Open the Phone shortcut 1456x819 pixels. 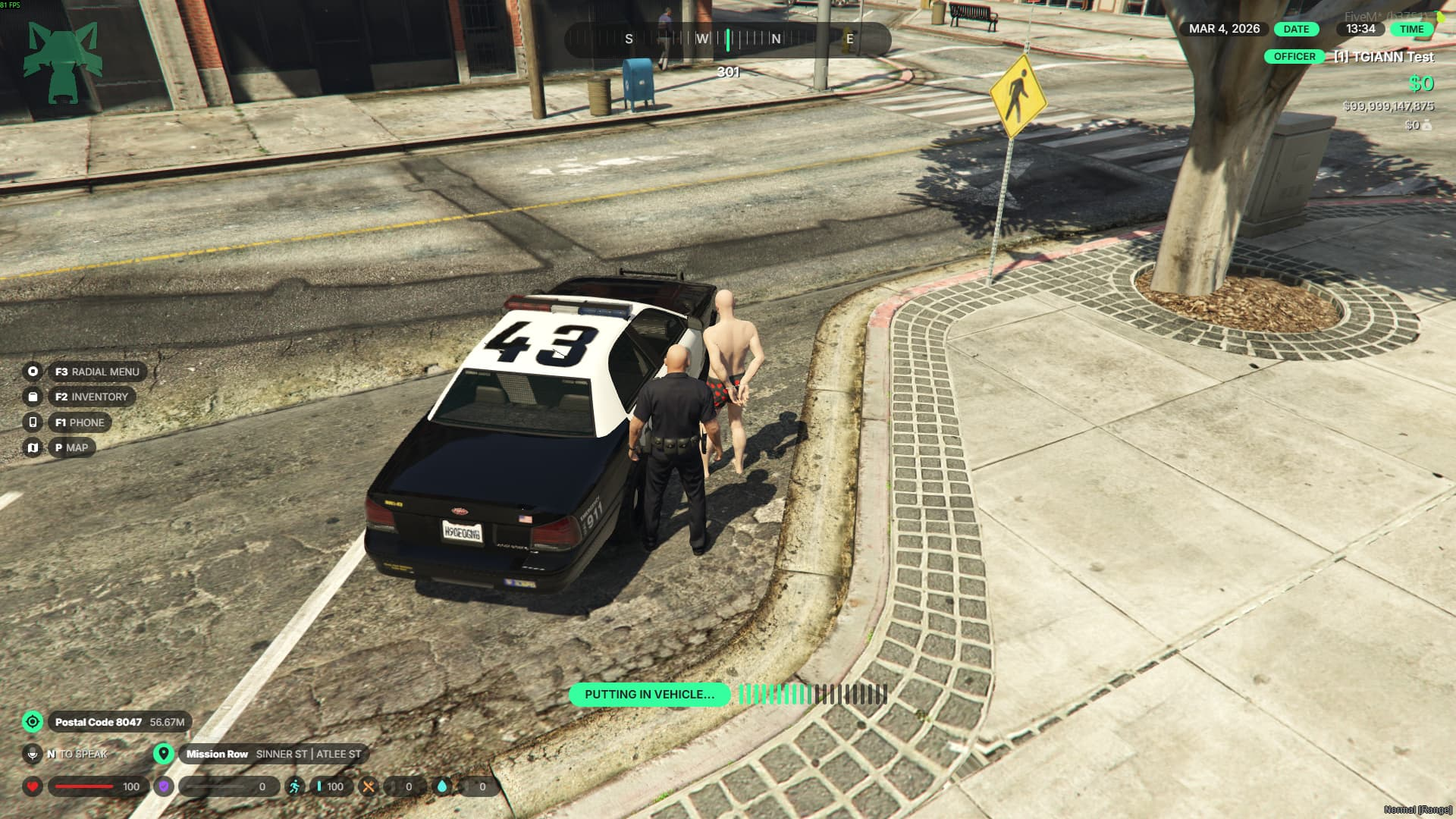[x=80, y=422]
